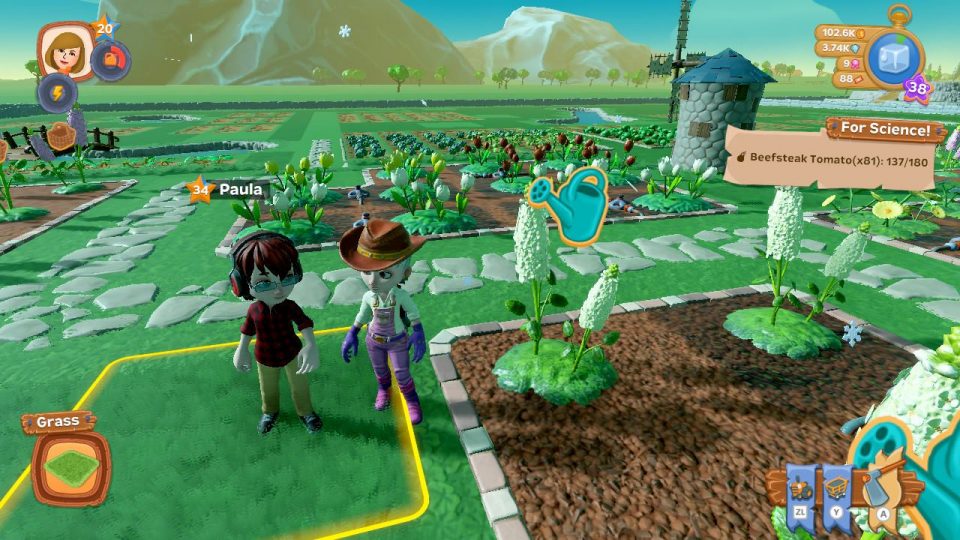Open the player avatar portrait
Viewport: 960px width, 540px height.
pos(62,50)
